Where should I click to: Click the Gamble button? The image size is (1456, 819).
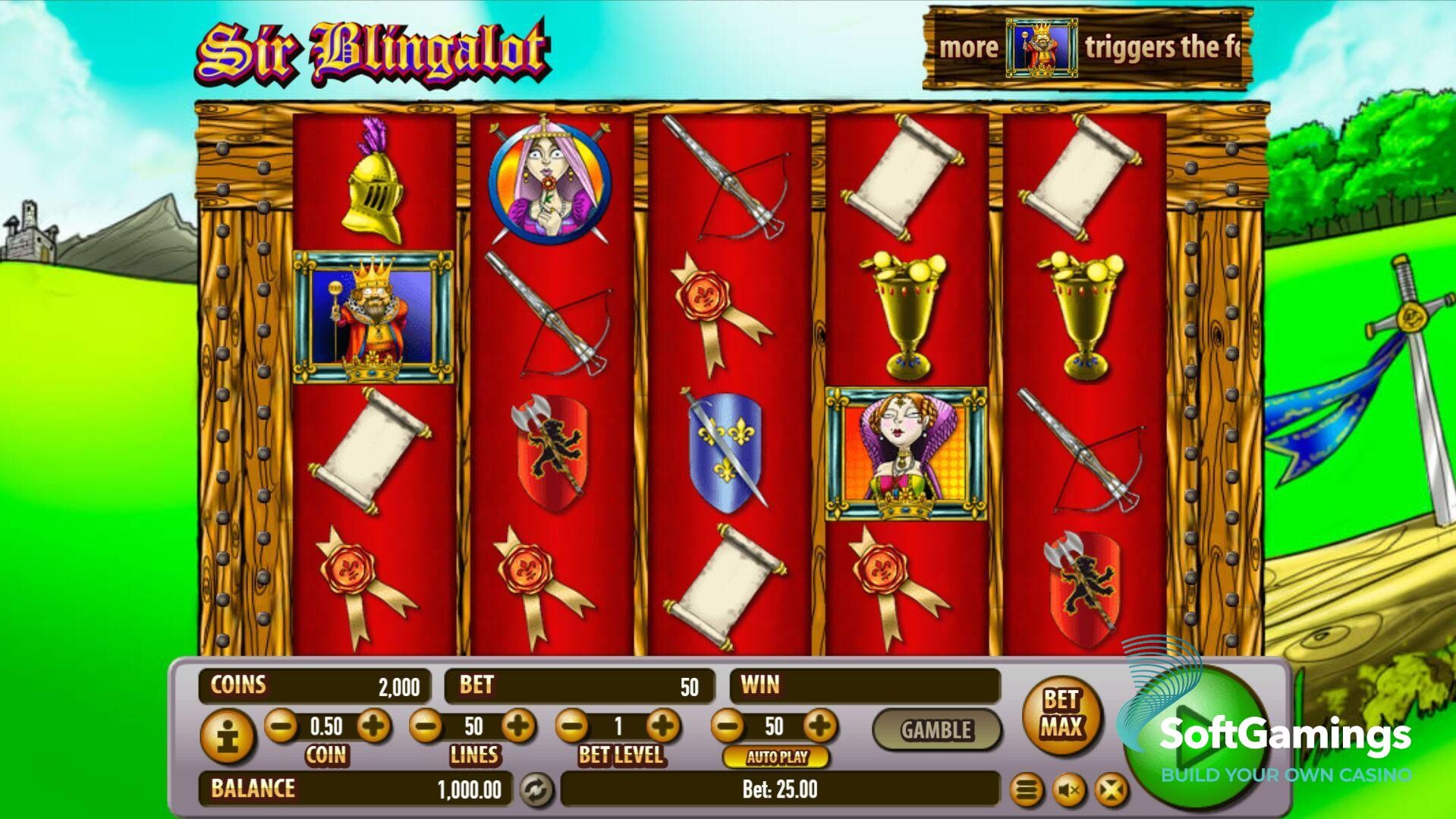[x=936, y=730]
